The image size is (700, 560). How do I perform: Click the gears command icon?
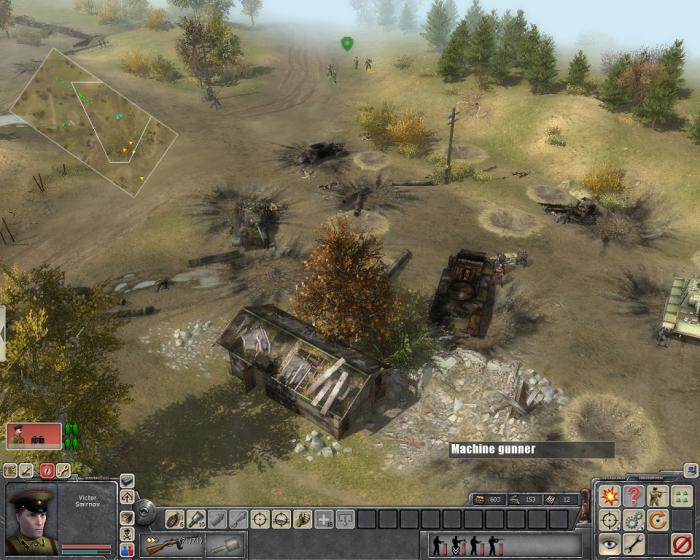(x=633, y=520)
